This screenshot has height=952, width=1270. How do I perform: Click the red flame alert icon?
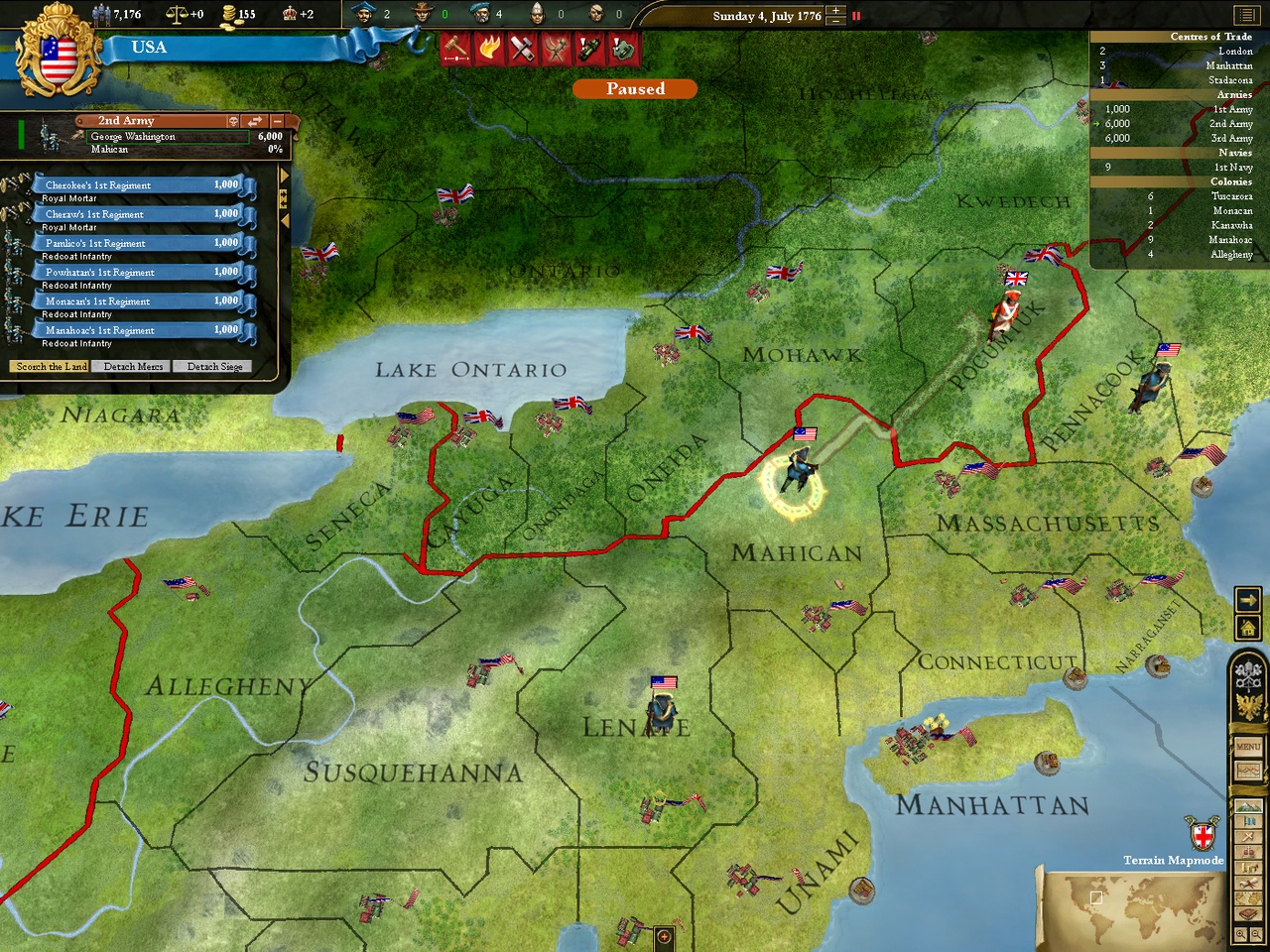coord(489,48)
